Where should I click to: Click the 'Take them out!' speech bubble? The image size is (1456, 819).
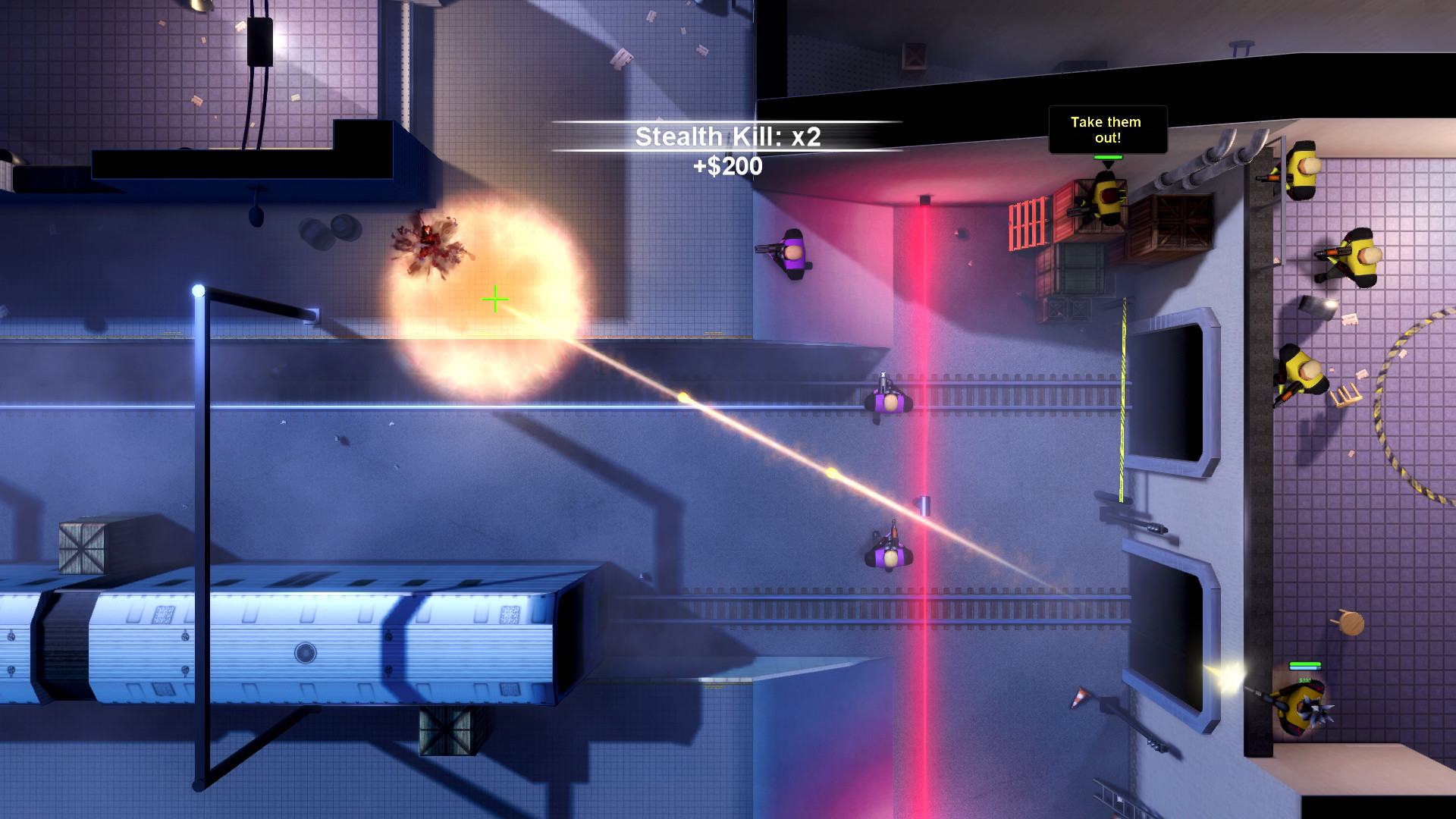(x=1107, y=134)
